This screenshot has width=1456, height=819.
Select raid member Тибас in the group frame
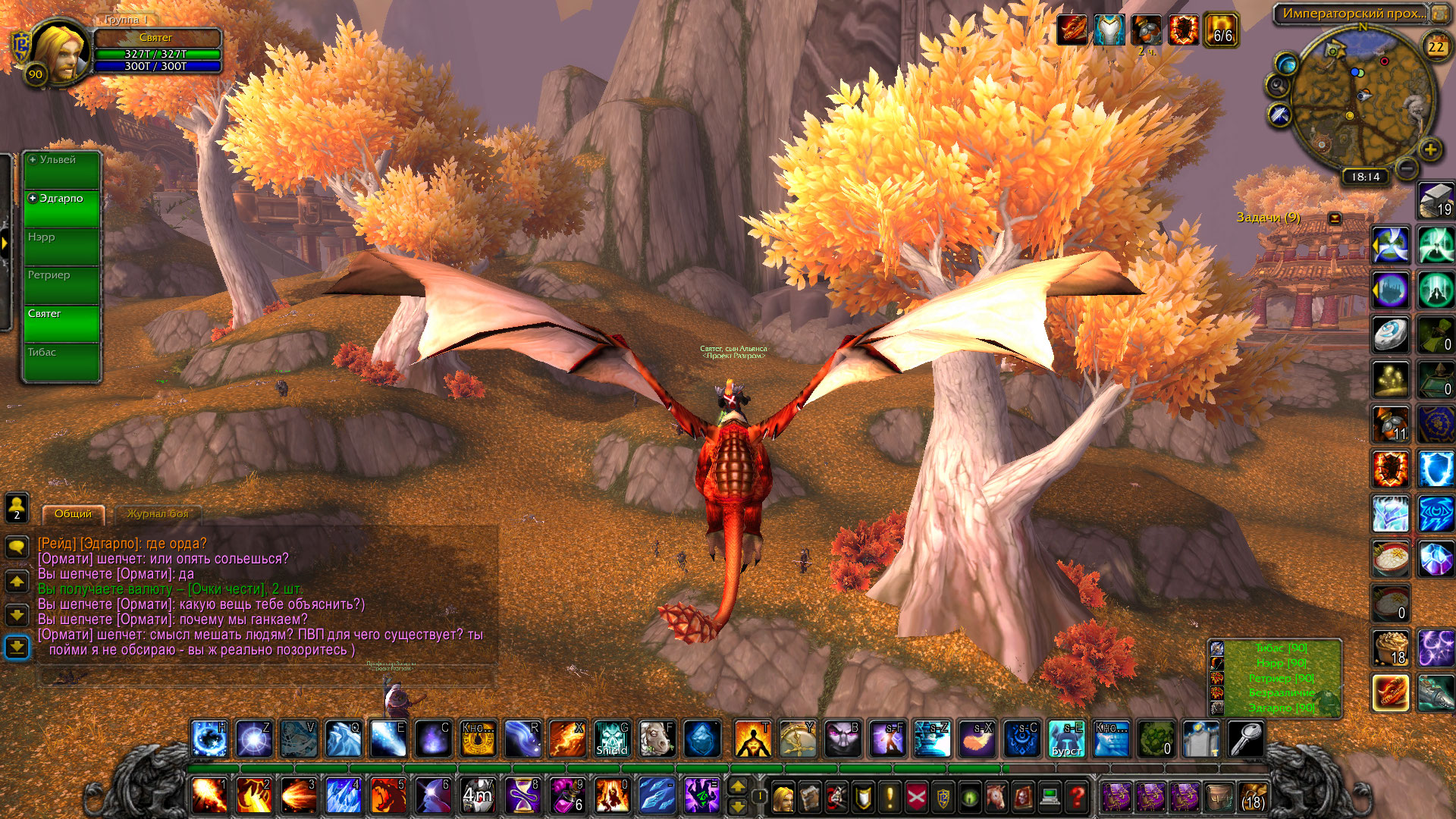tap(62, 362)
